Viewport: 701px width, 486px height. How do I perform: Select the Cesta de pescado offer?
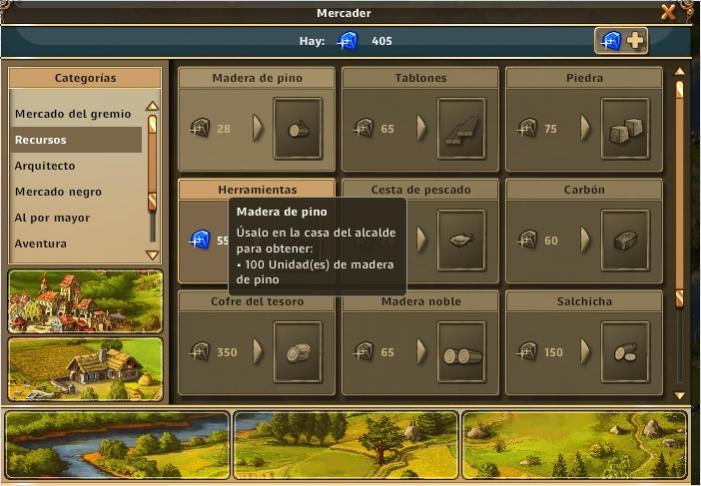(461, 240)
